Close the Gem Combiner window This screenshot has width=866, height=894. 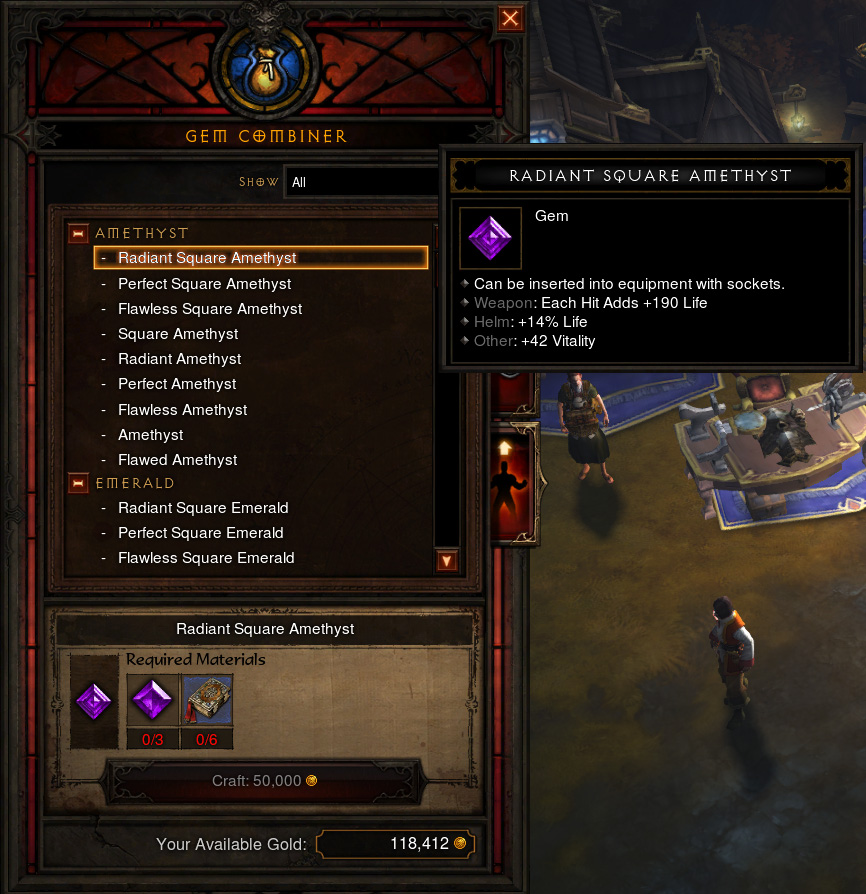point(510,19)
